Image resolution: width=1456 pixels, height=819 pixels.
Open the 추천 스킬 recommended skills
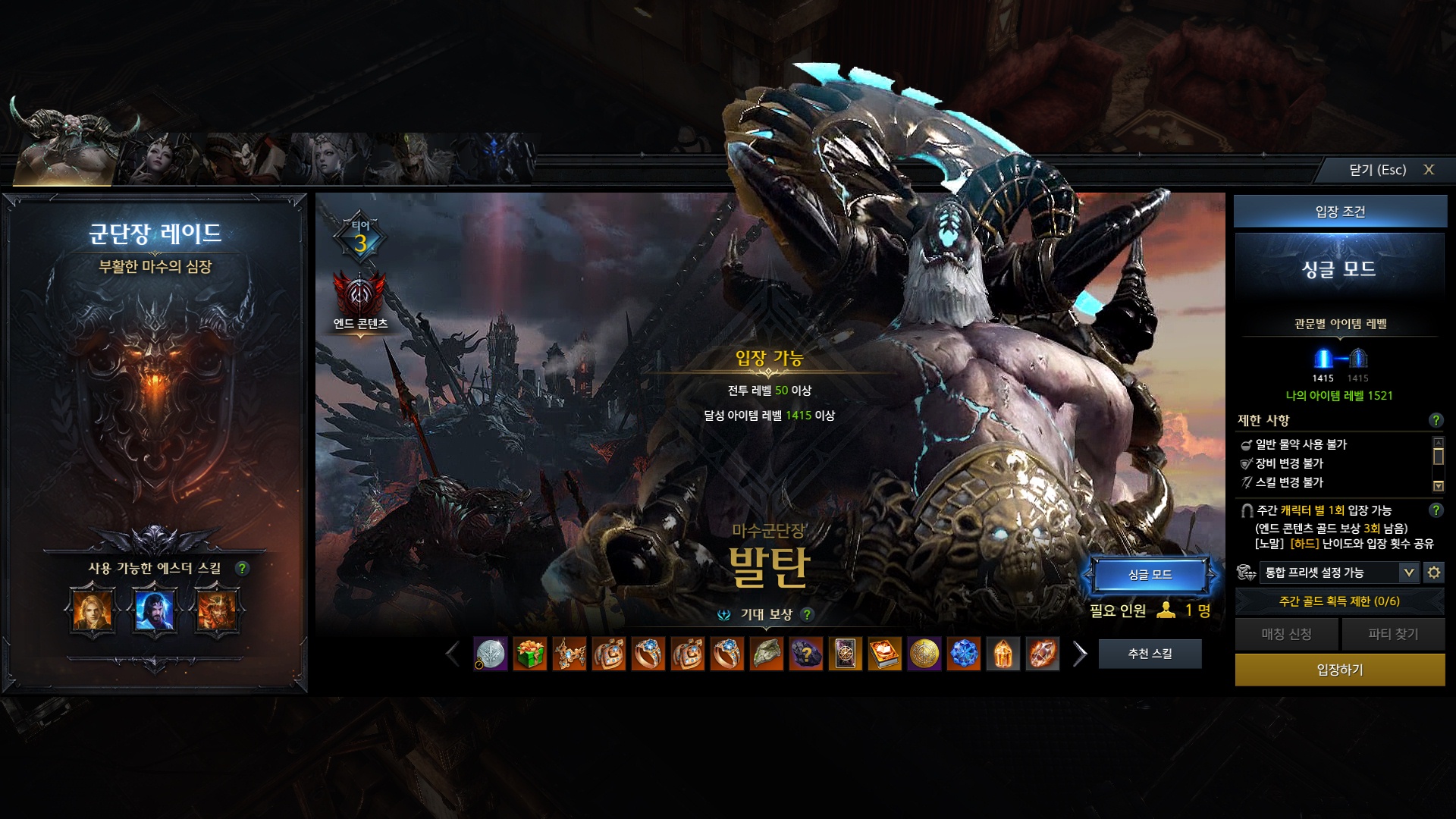(1150, 654)
